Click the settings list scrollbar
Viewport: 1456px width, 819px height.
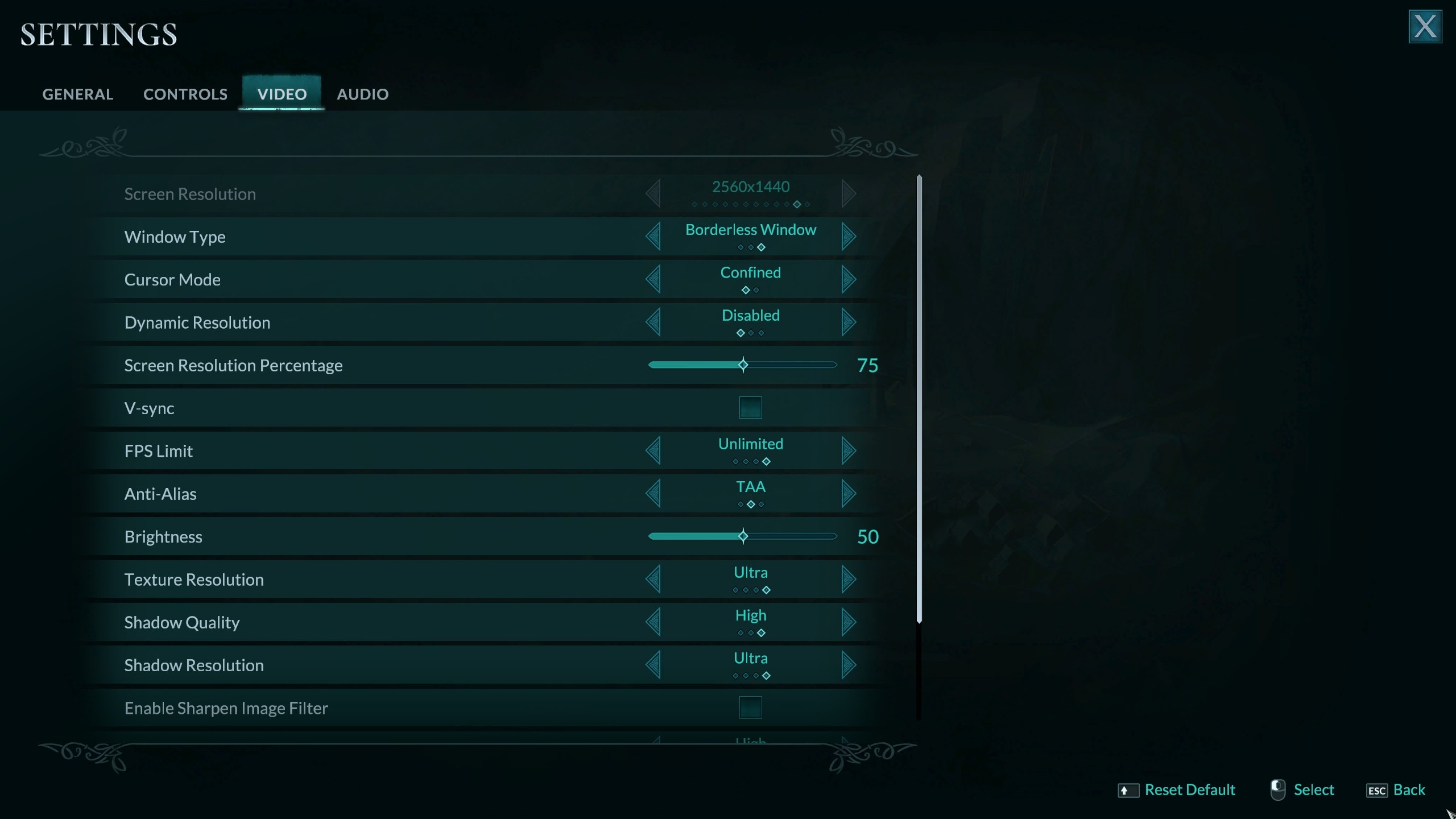919,398
